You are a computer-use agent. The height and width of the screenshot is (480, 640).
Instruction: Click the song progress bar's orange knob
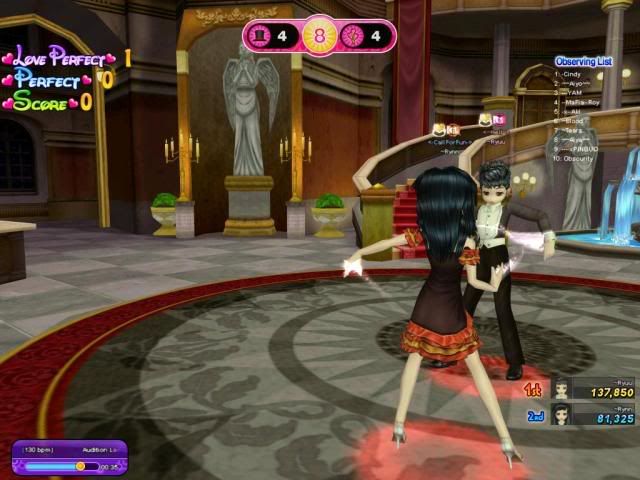(80, 466)
